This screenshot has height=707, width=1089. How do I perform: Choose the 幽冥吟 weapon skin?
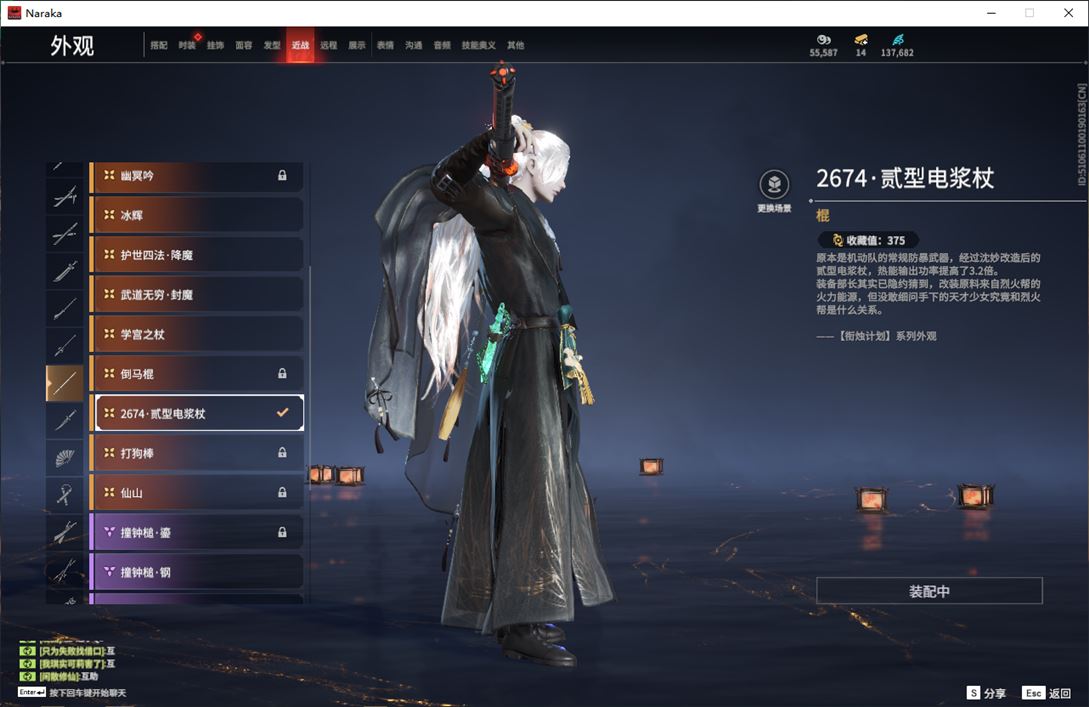pos(197,176)
